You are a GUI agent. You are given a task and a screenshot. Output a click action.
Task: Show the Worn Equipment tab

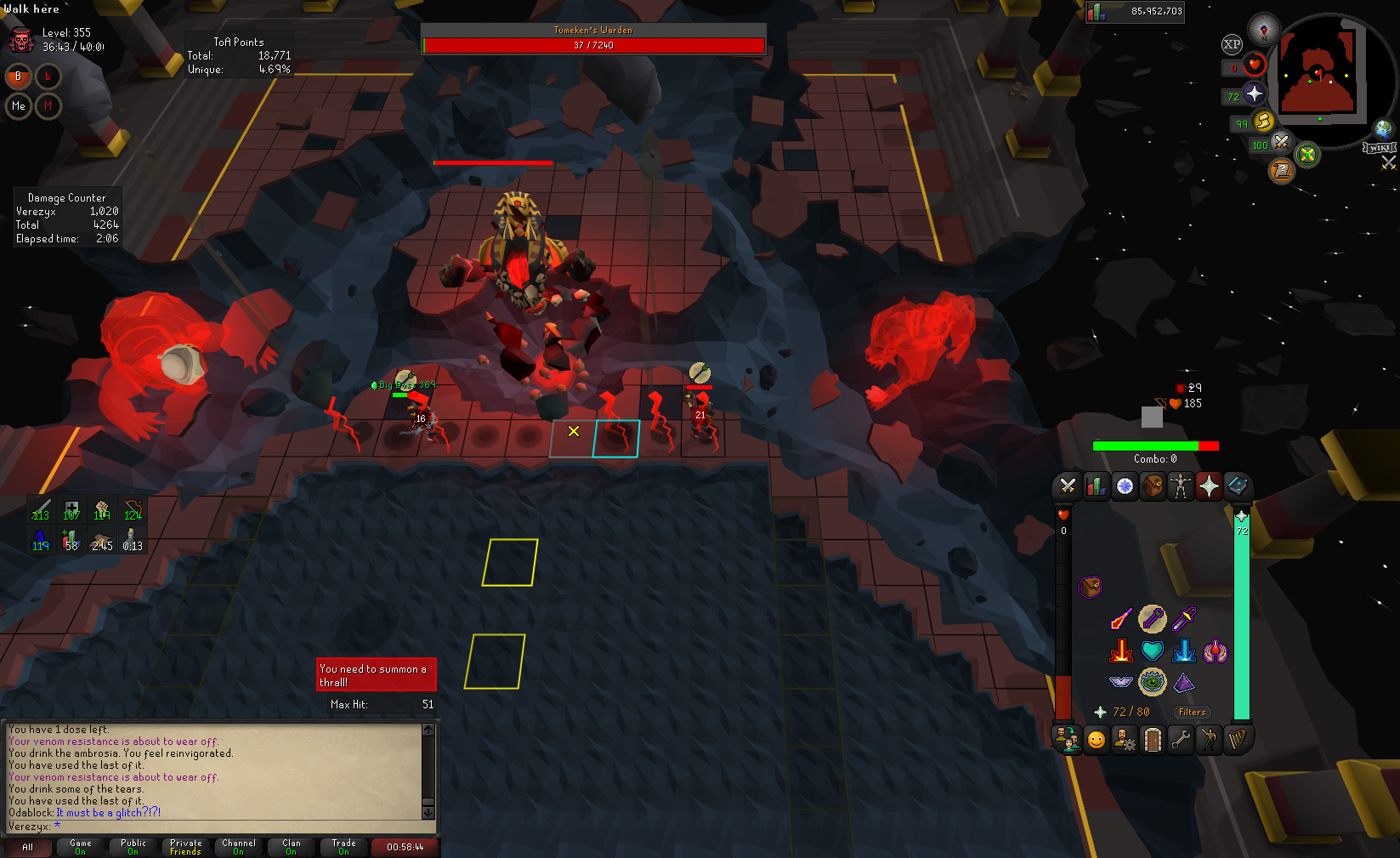pos(1181,486)
